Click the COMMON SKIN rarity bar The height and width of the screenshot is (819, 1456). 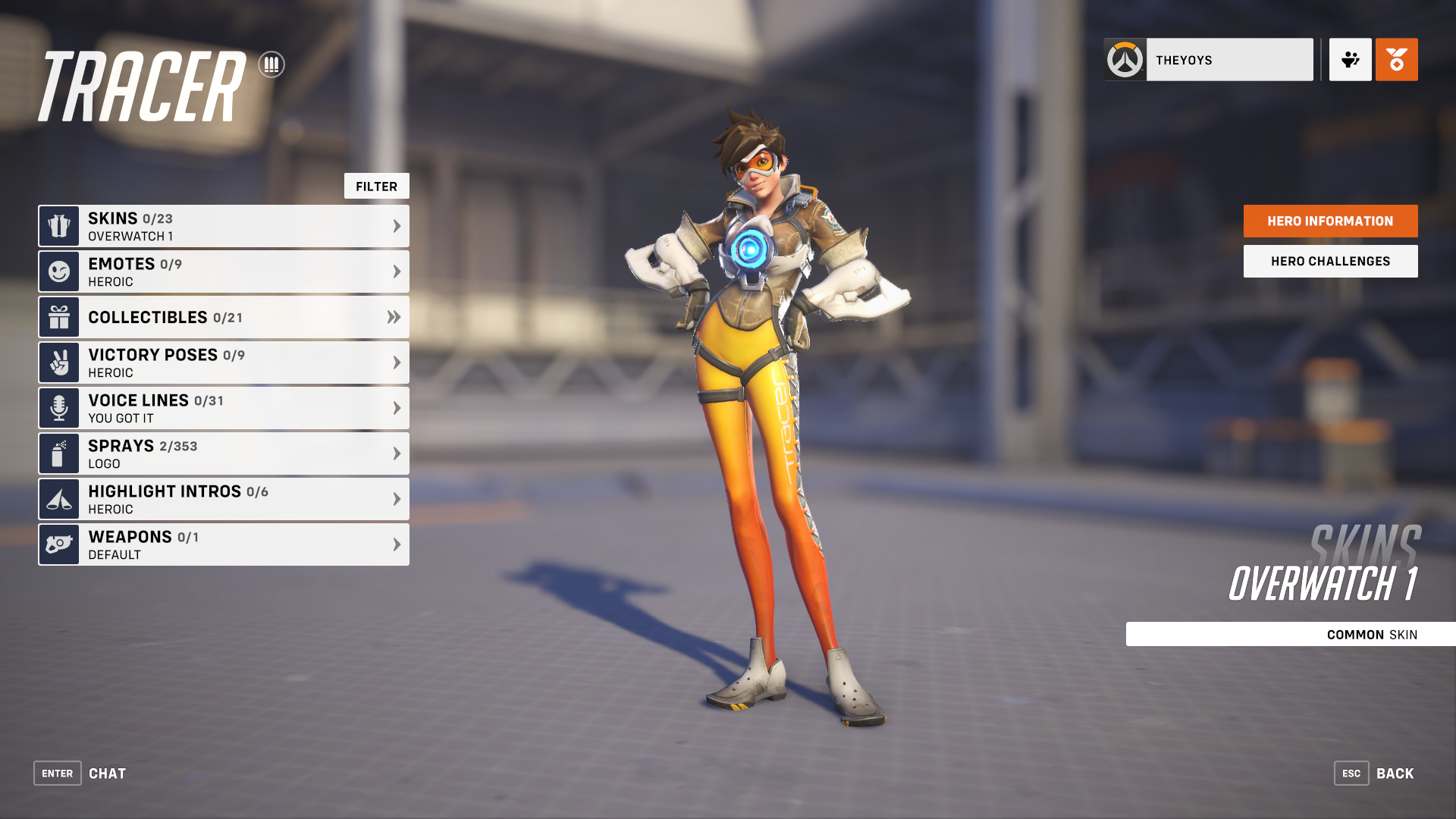tap(1289, 634)
